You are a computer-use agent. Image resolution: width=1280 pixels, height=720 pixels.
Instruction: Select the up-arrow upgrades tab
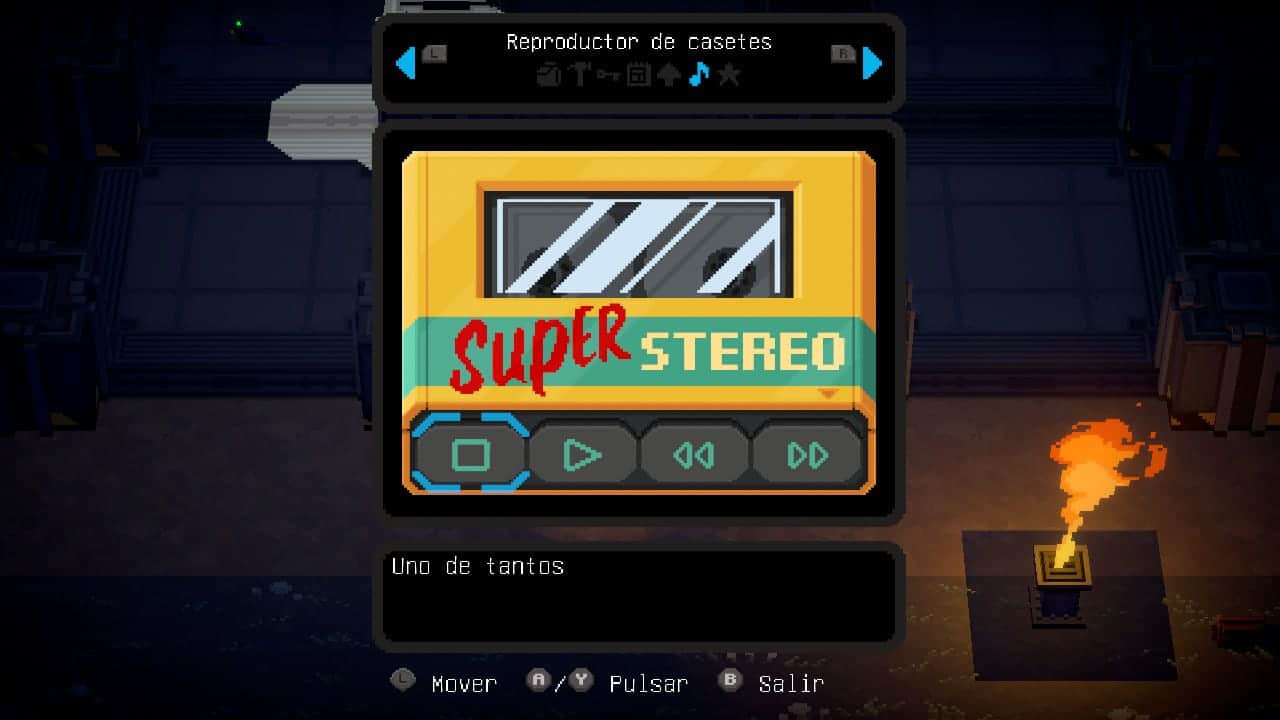[x=668, y=74]
